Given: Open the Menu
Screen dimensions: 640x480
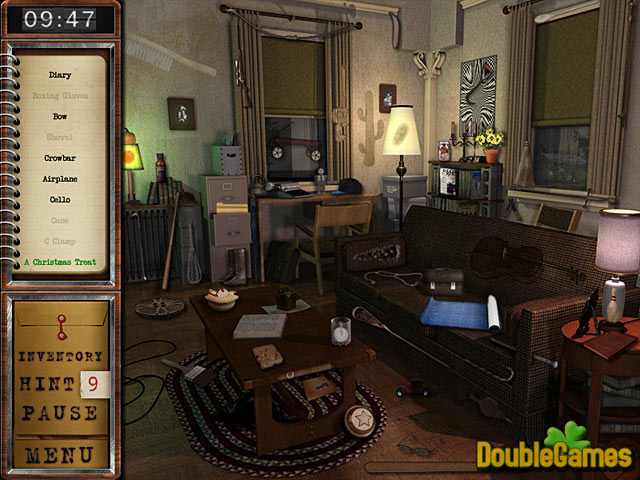Looking at the screenshot, I should (61, 455).
